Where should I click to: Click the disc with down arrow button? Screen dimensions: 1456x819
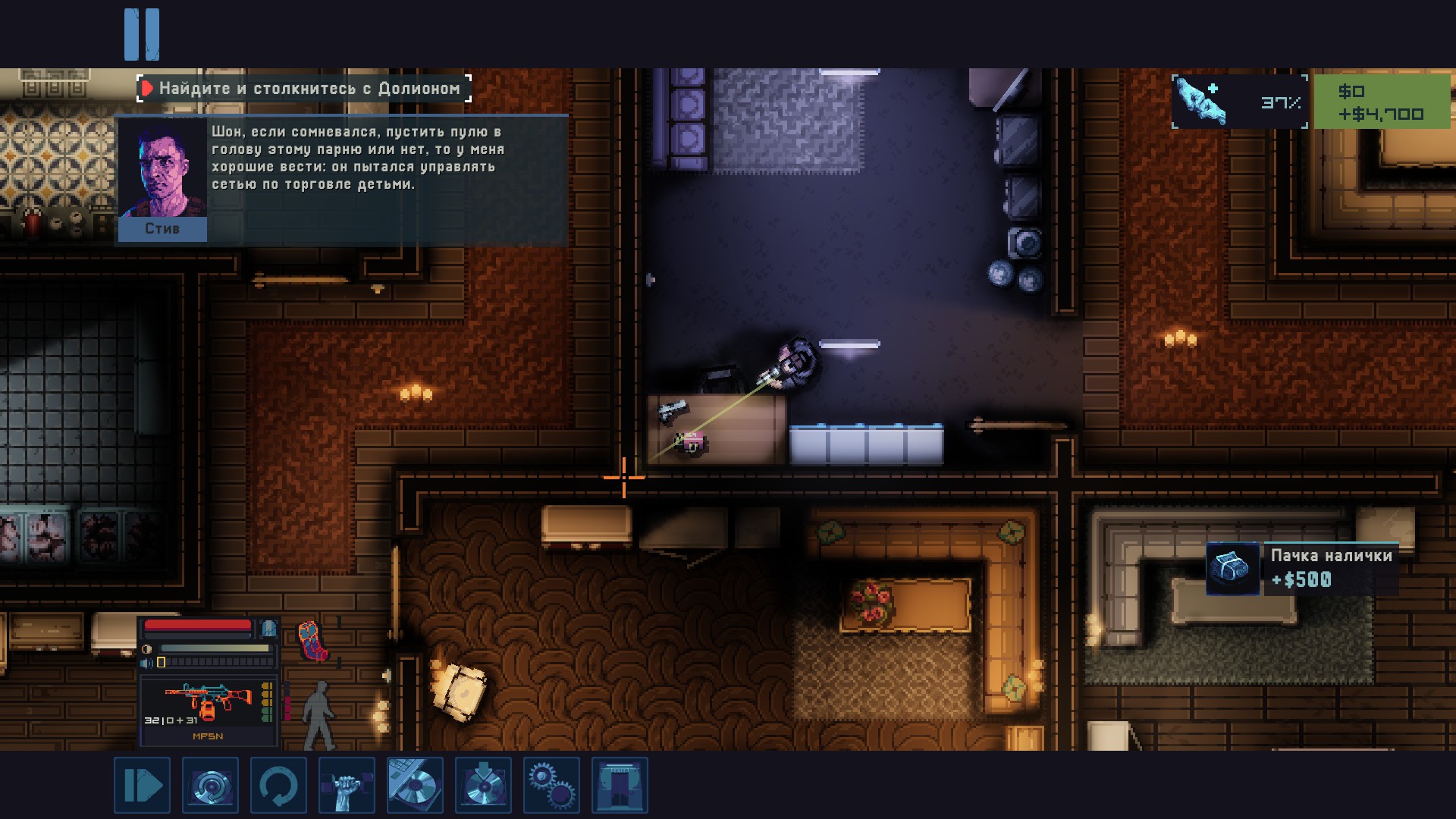(483, 785)
